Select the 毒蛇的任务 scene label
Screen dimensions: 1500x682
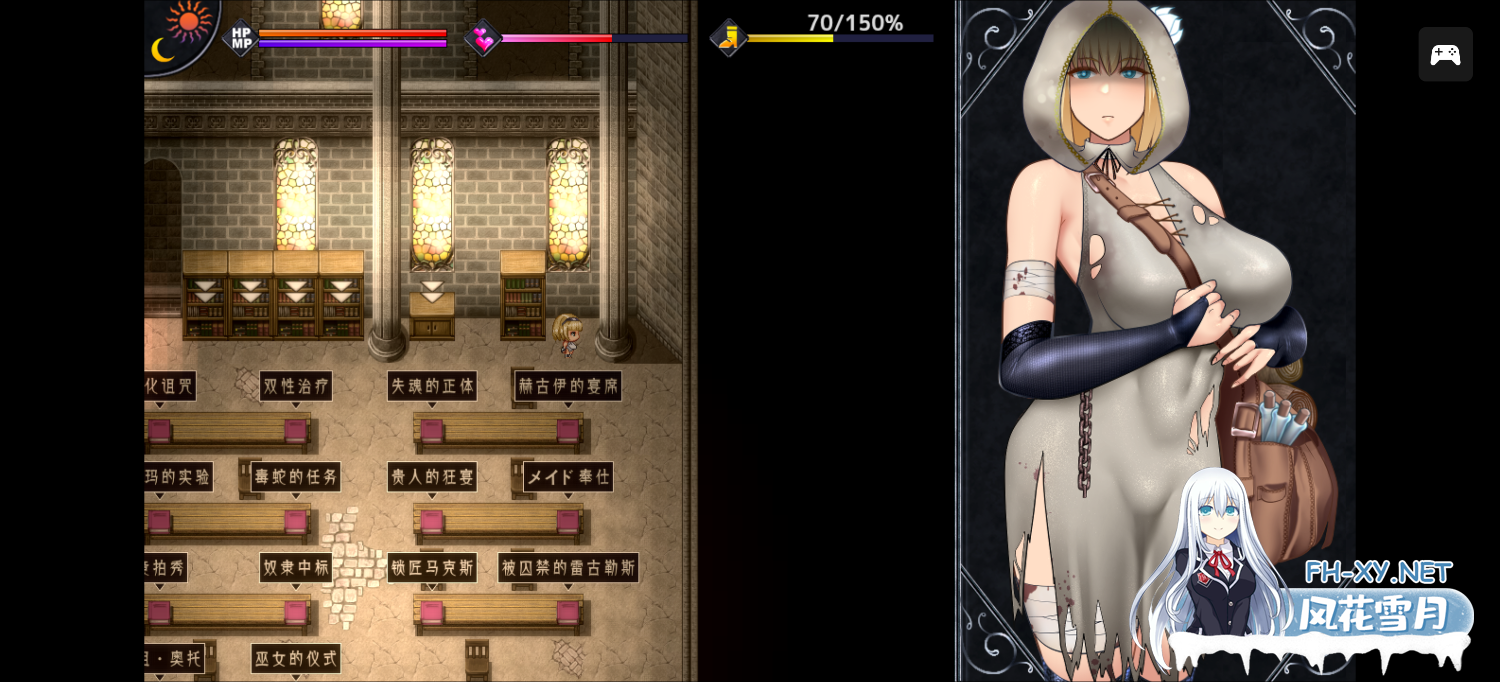[x=296, y=477]
